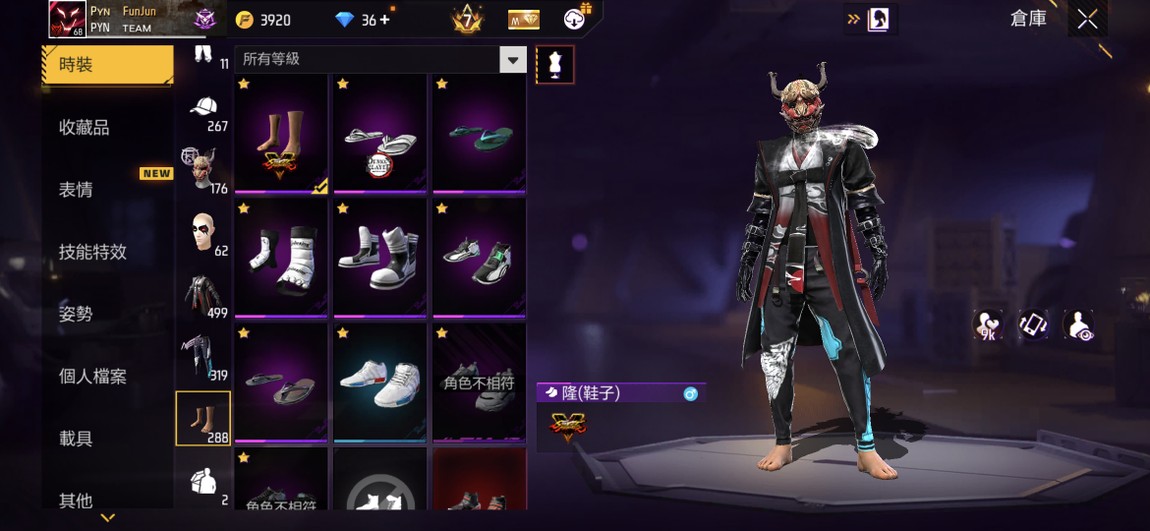Select the 技能特效 skill effects tab

coord(93,252)
